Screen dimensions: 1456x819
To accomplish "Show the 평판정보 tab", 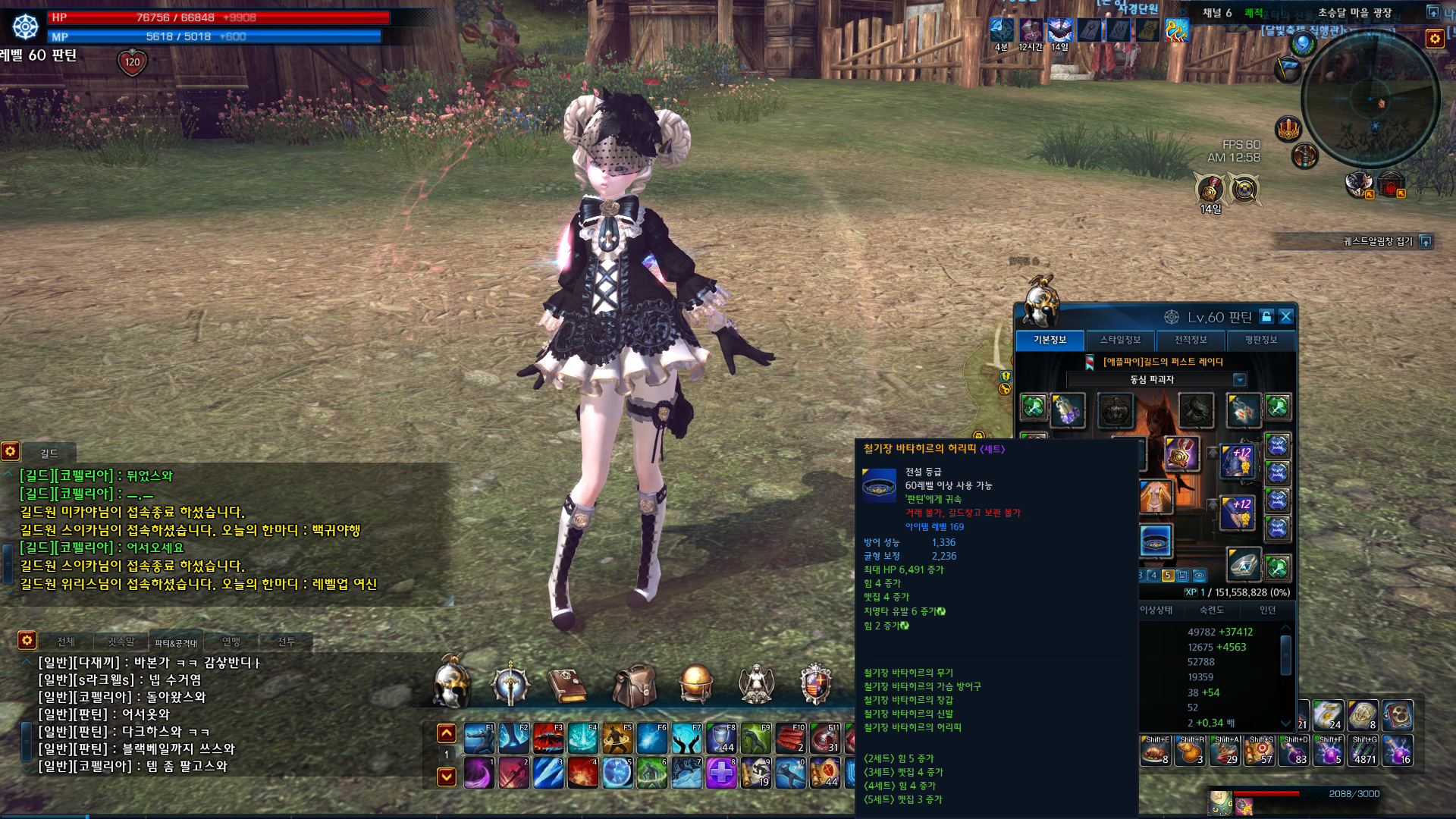I will point(1260,340).
